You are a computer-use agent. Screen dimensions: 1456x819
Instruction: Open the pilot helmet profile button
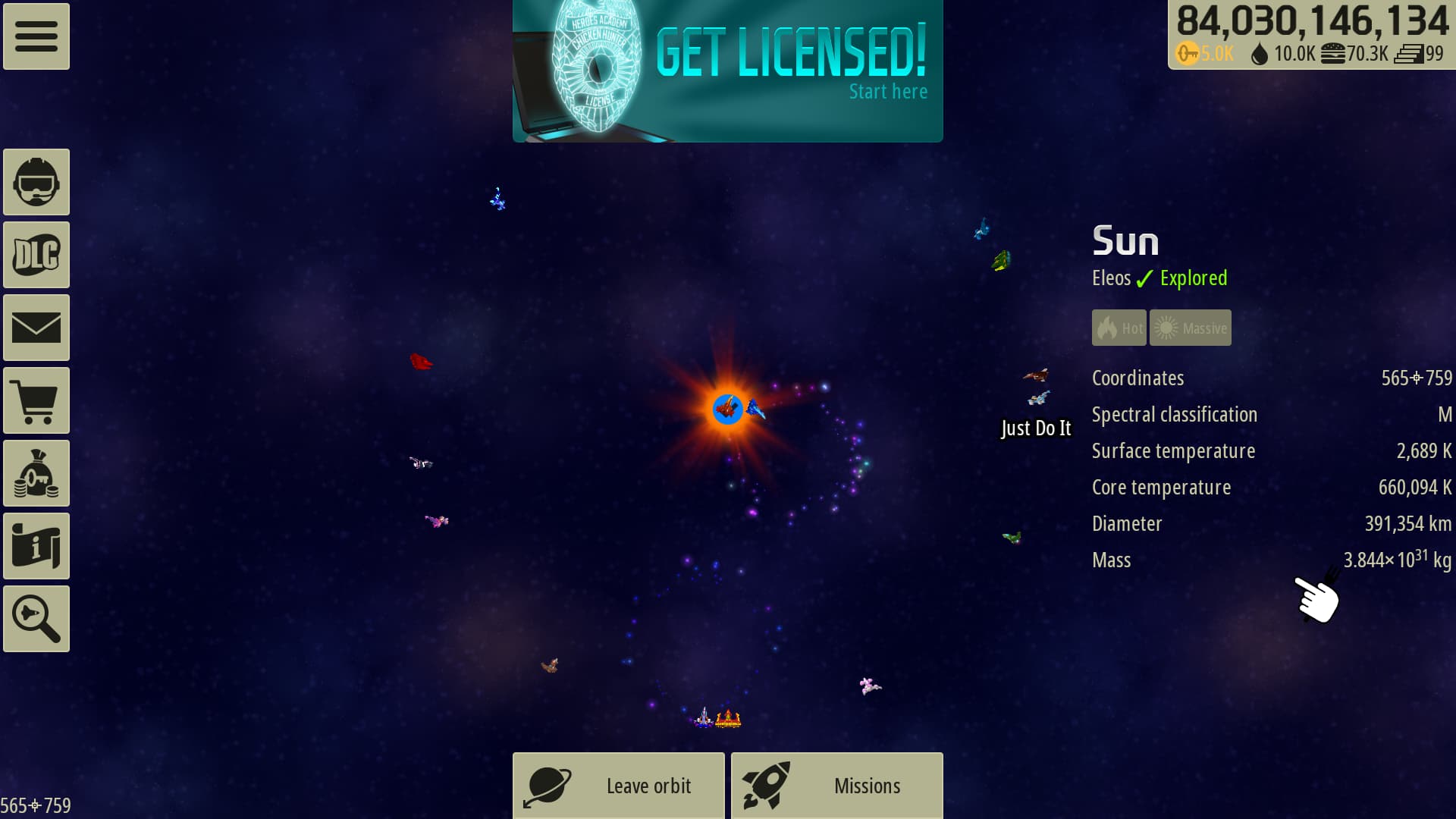coord(36,182)
